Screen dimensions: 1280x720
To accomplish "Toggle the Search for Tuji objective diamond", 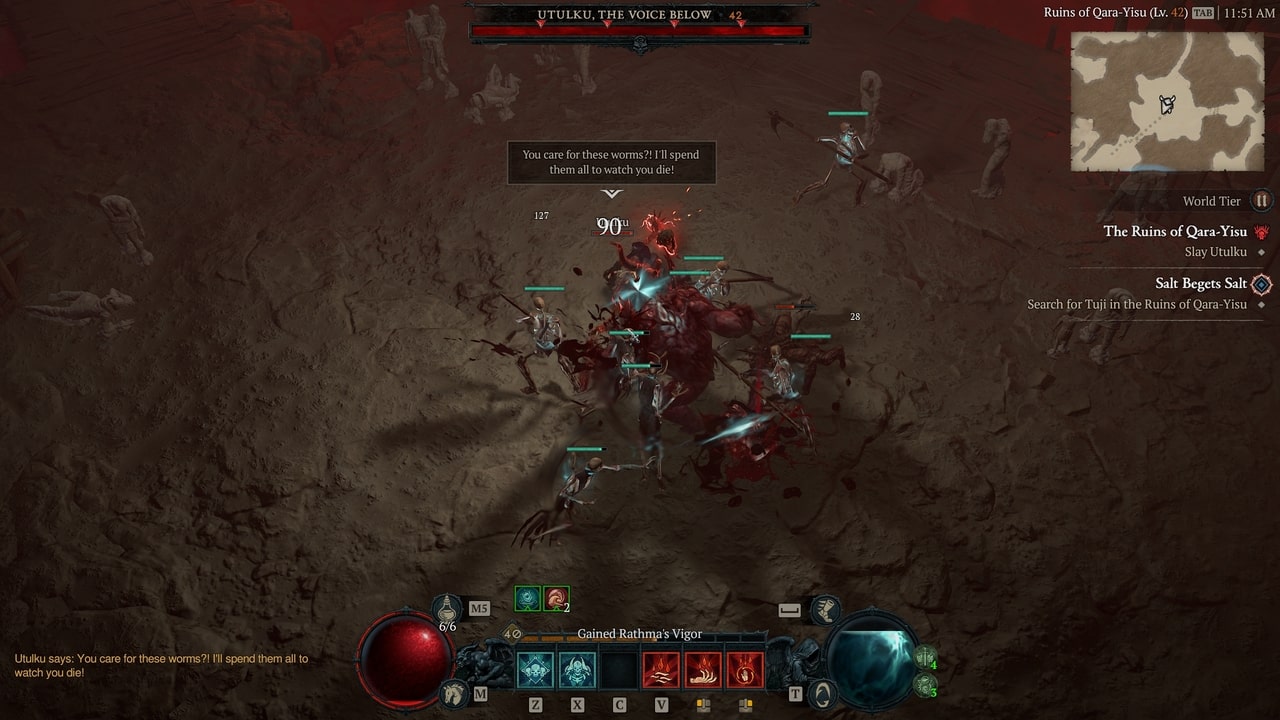I will click(1262, 304).
